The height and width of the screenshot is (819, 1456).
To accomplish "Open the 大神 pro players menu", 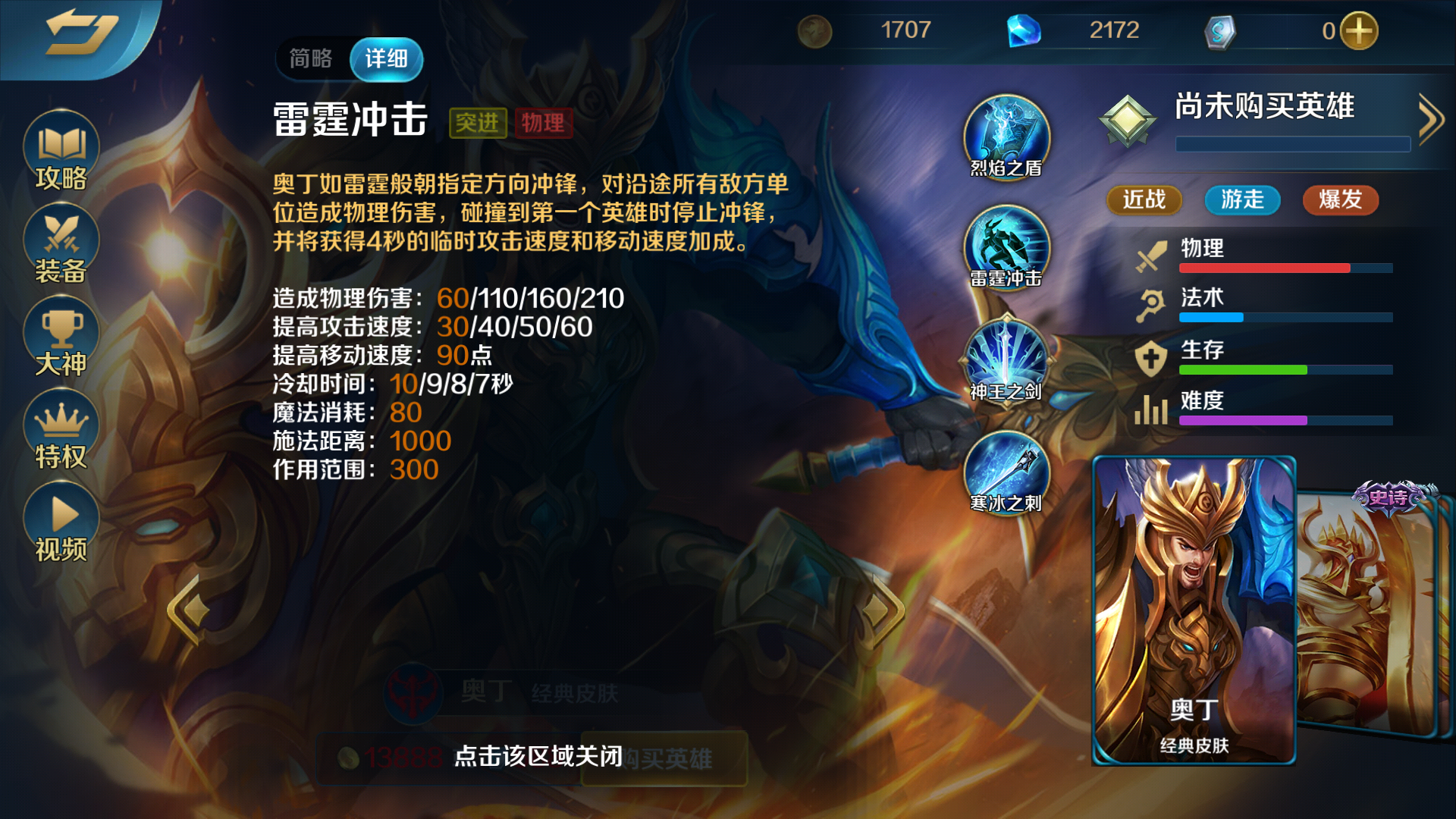I will 61,337.
